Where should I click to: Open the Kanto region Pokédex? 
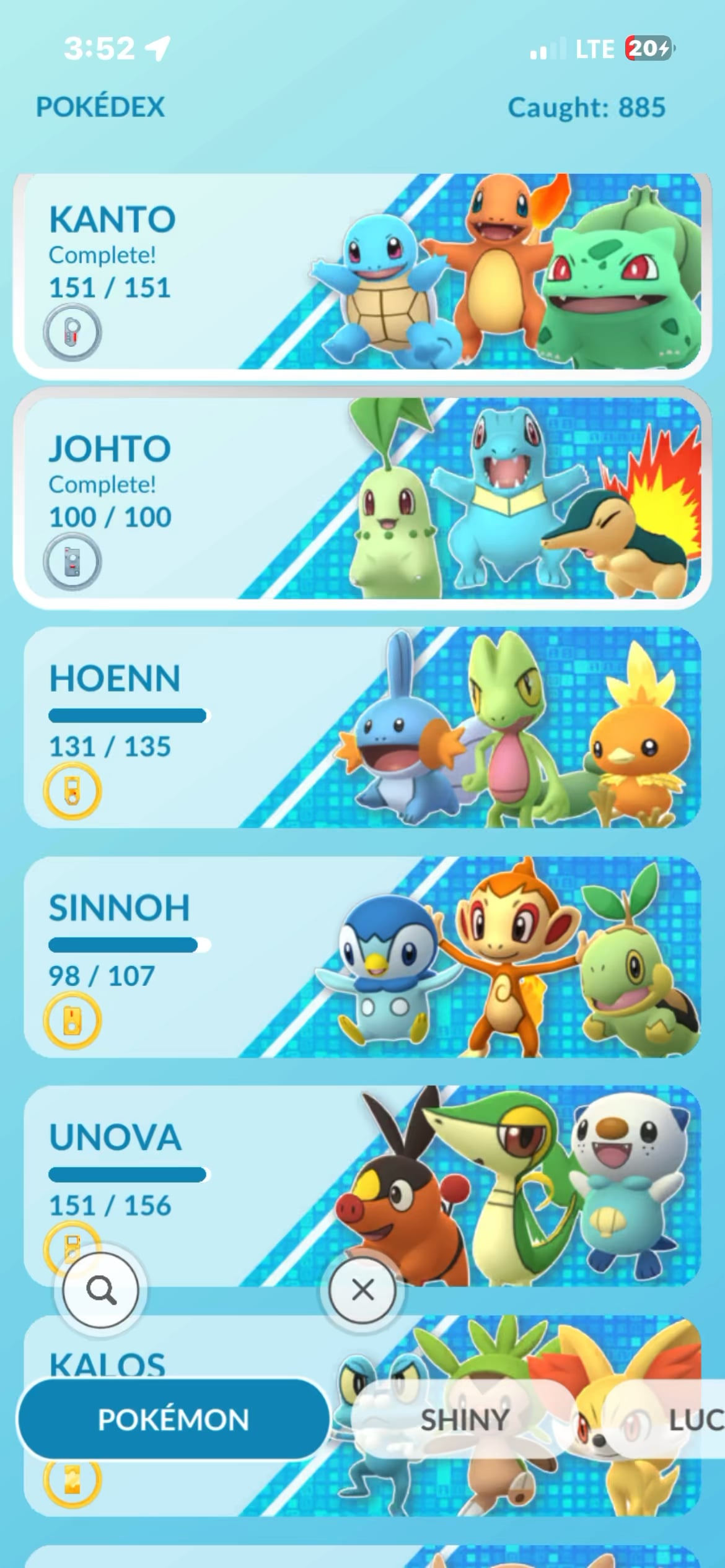[x=362, y=272]
